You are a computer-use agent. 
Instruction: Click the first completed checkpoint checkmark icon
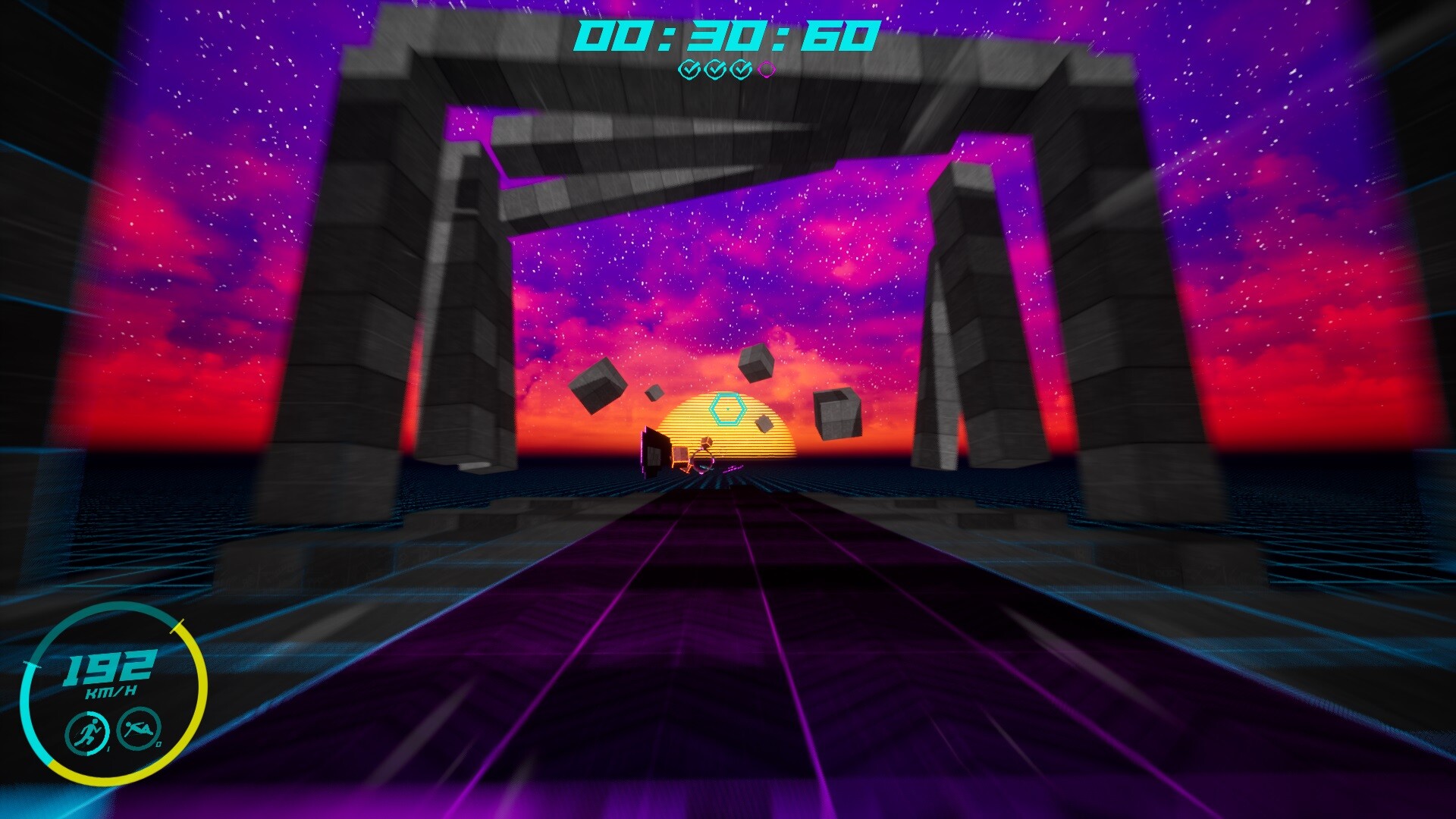(689, 69)
